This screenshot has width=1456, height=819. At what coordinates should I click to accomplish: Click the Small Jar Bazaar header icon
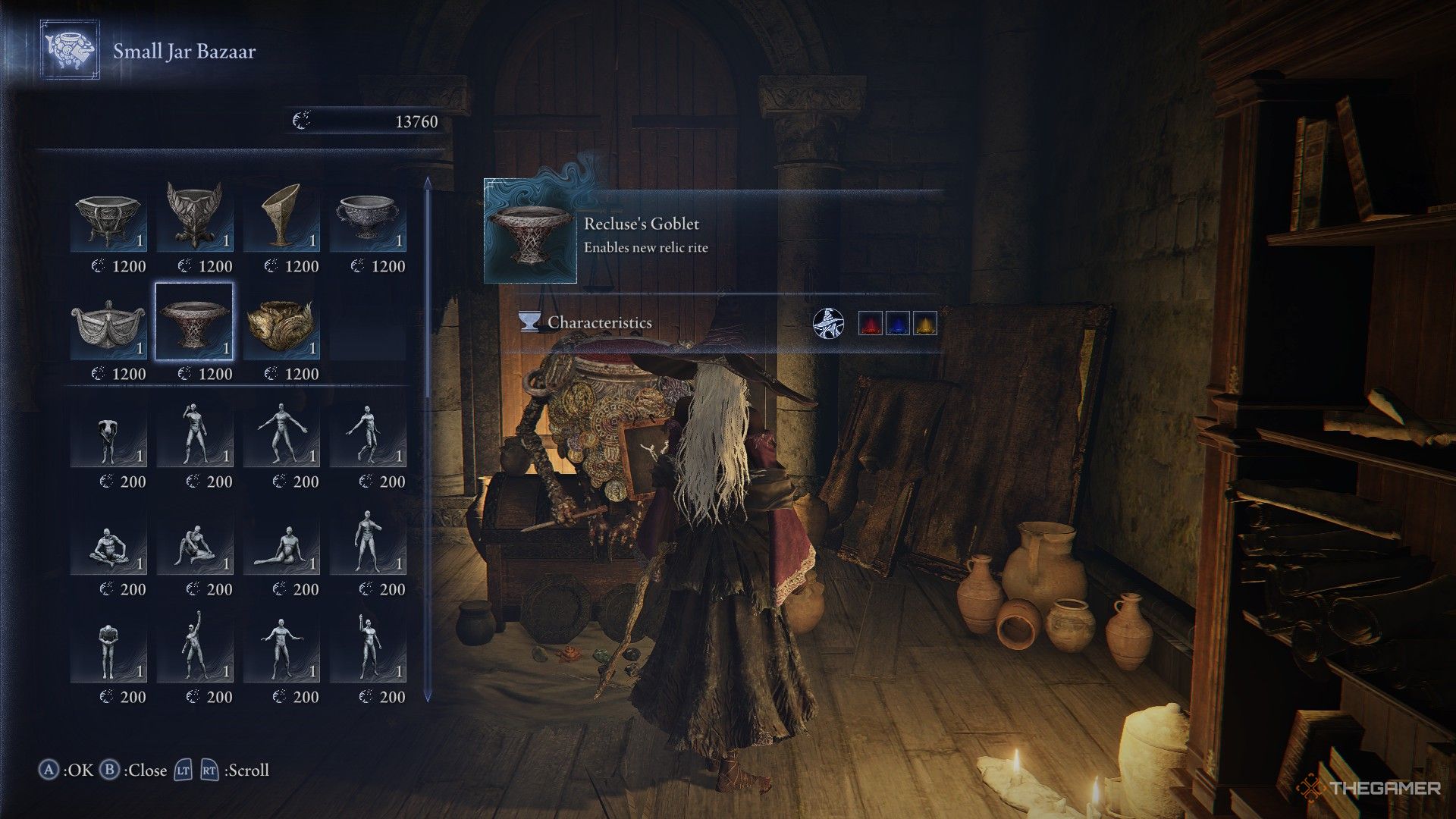(70, 49)
